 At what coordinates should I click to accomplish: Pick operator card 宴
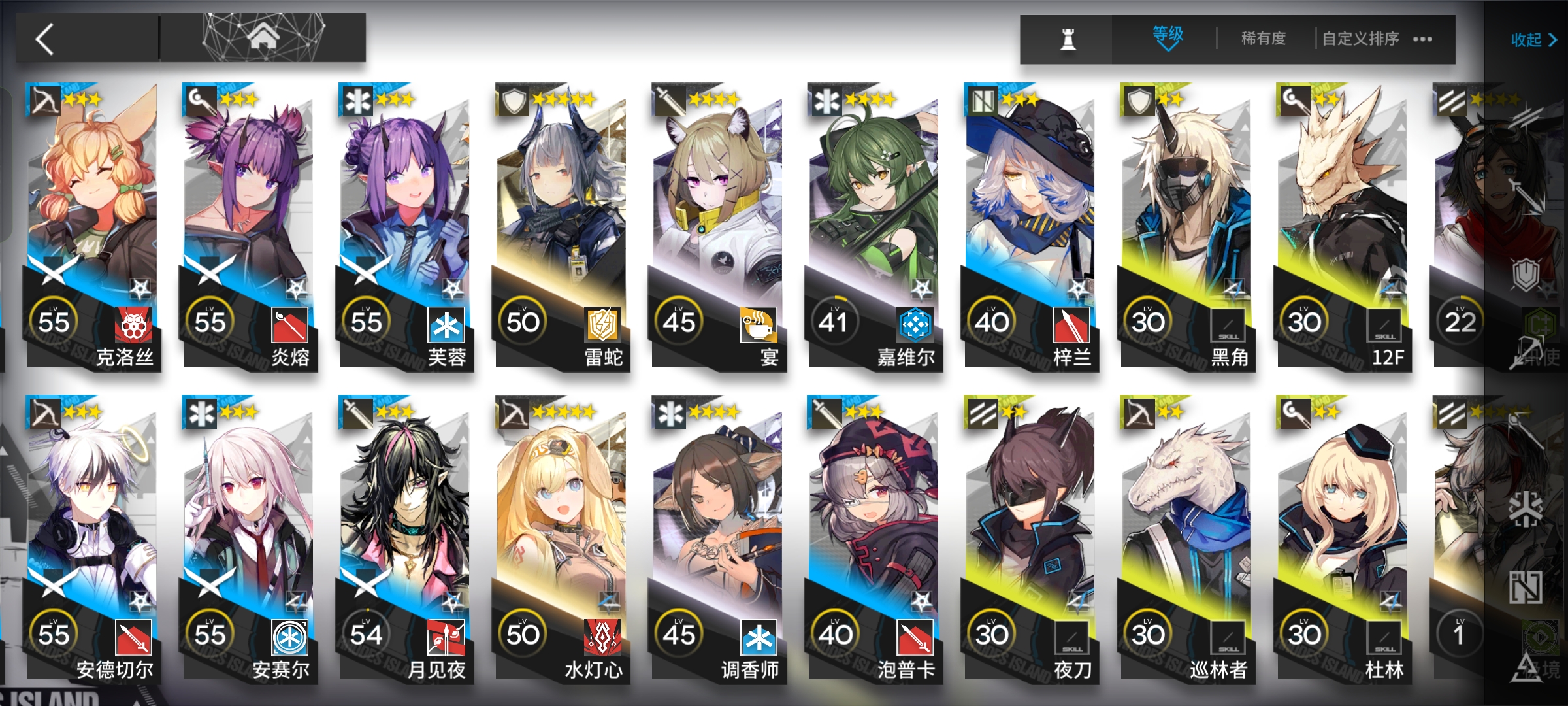(717, 226)
